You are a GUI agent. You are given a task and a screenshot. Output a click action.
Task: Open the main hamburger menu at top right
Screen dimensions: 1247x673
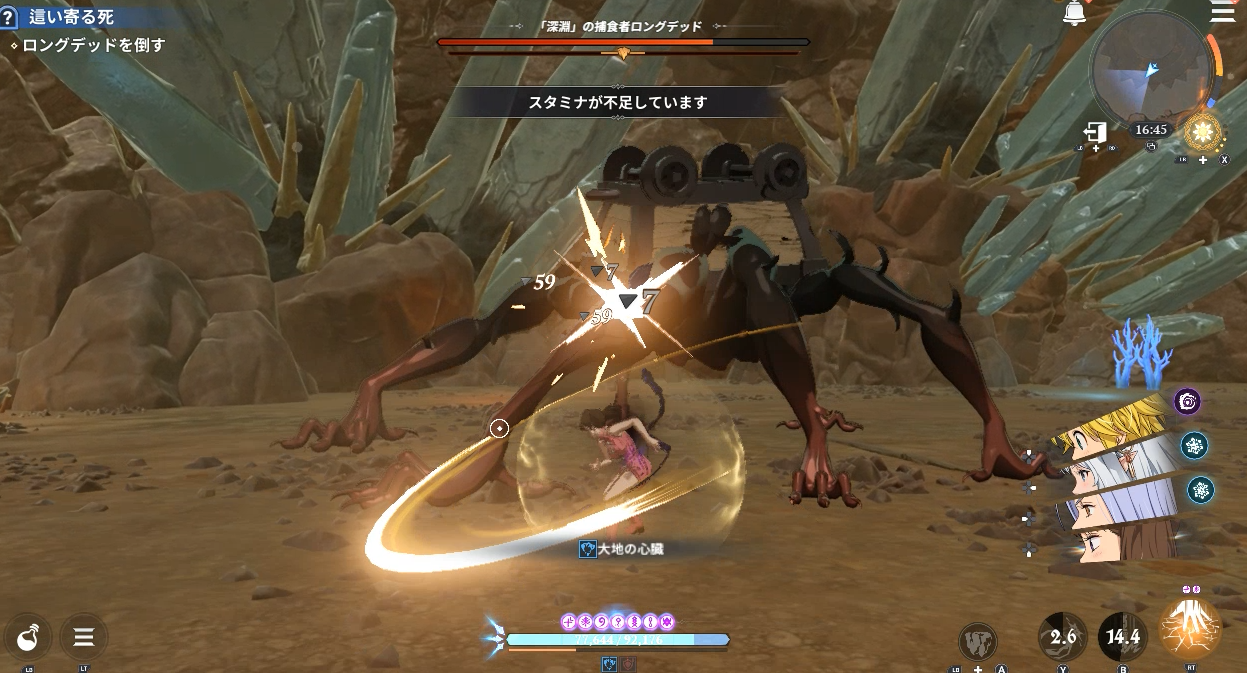click(x=1222, y=13)
